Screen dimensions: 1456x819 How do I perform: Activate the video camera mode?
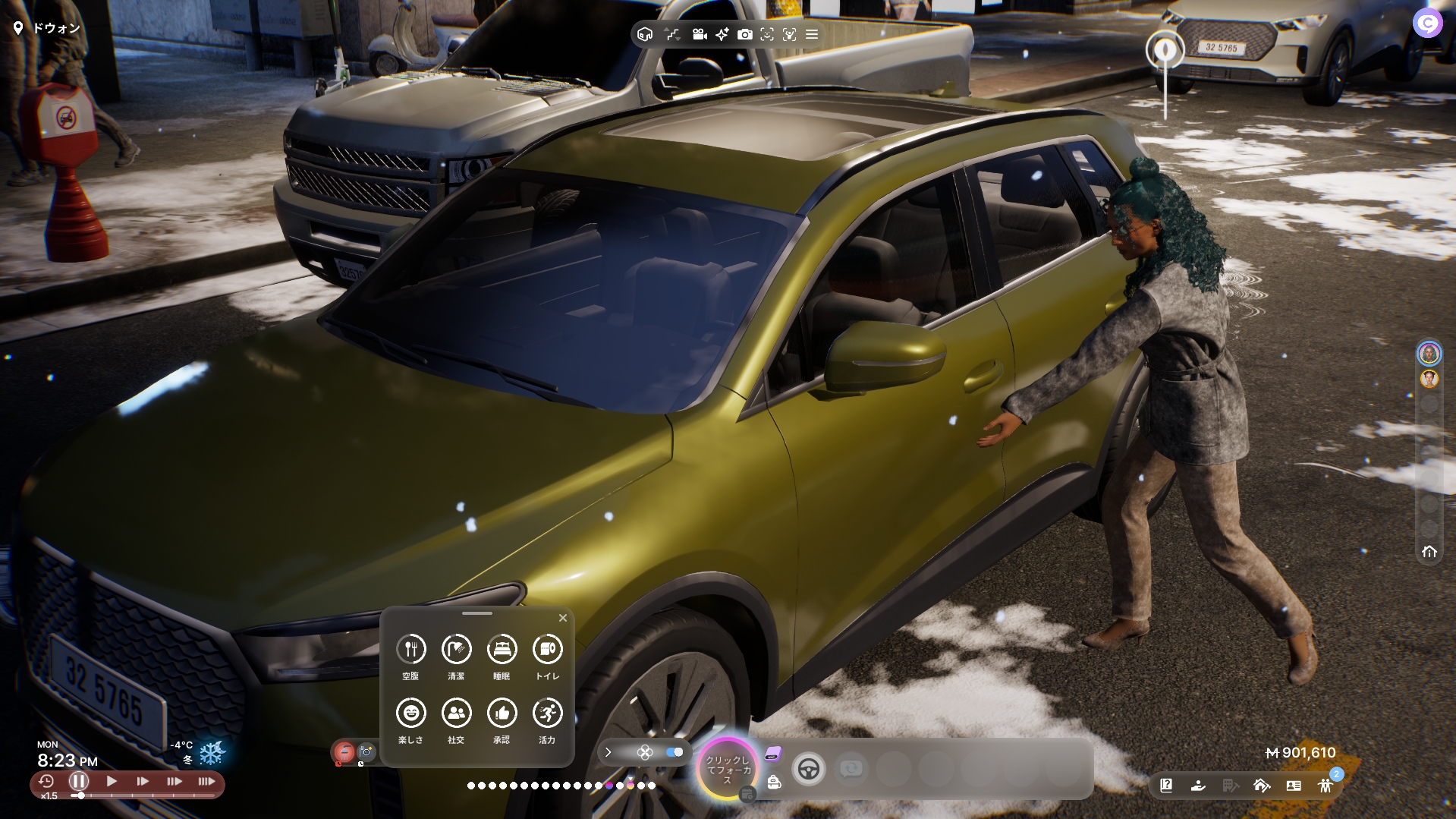click(699, 34)
